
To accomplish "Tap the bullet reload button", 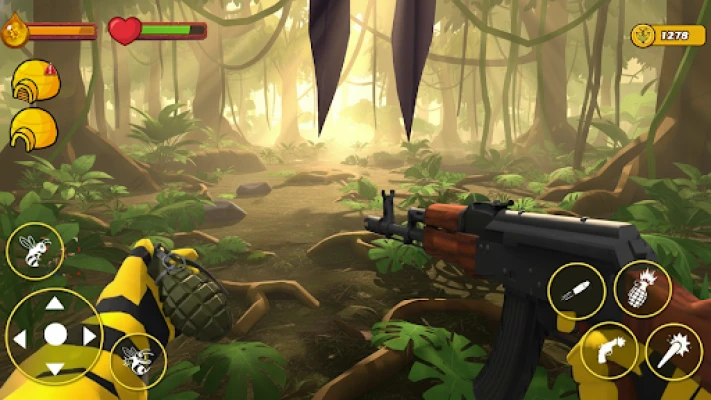I will [576, 291].
